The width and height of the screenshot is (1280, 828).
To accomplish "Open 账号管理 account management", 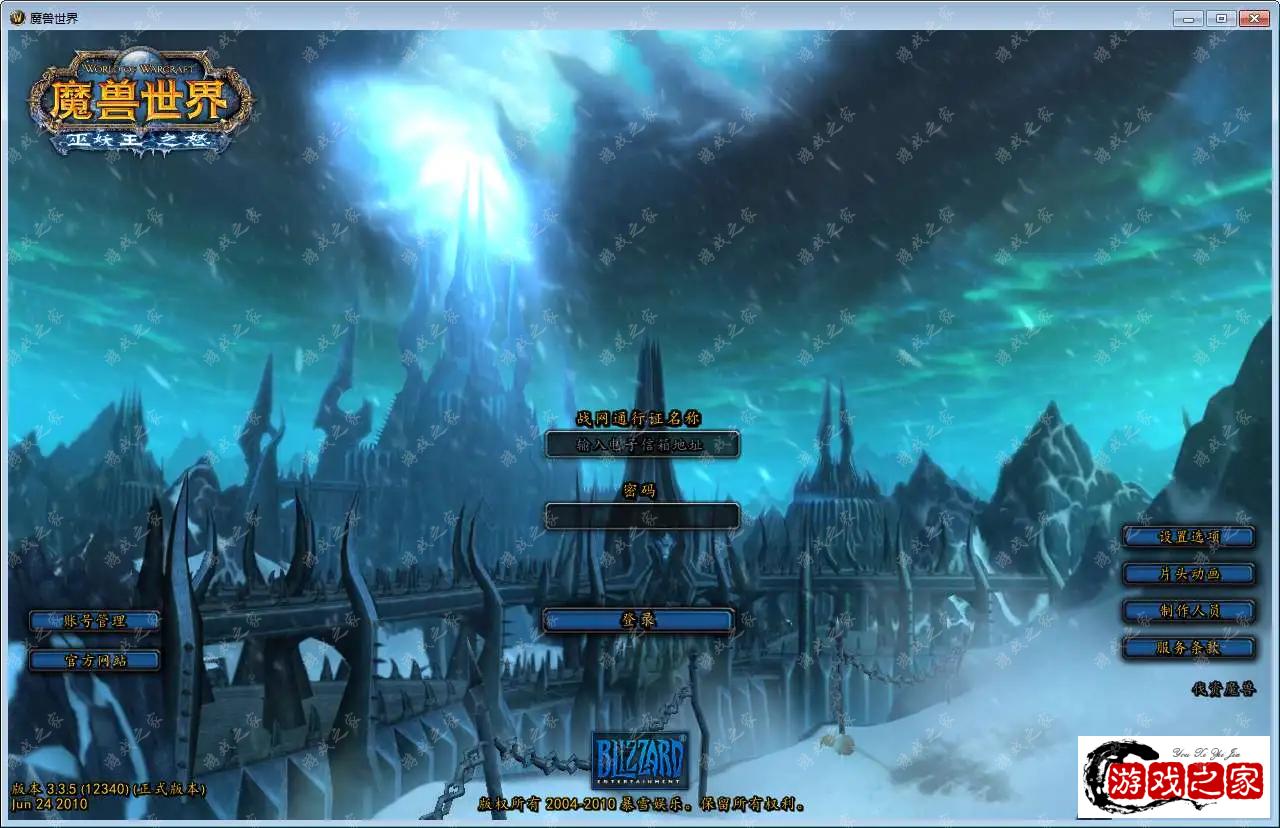I will click(94, 621).
